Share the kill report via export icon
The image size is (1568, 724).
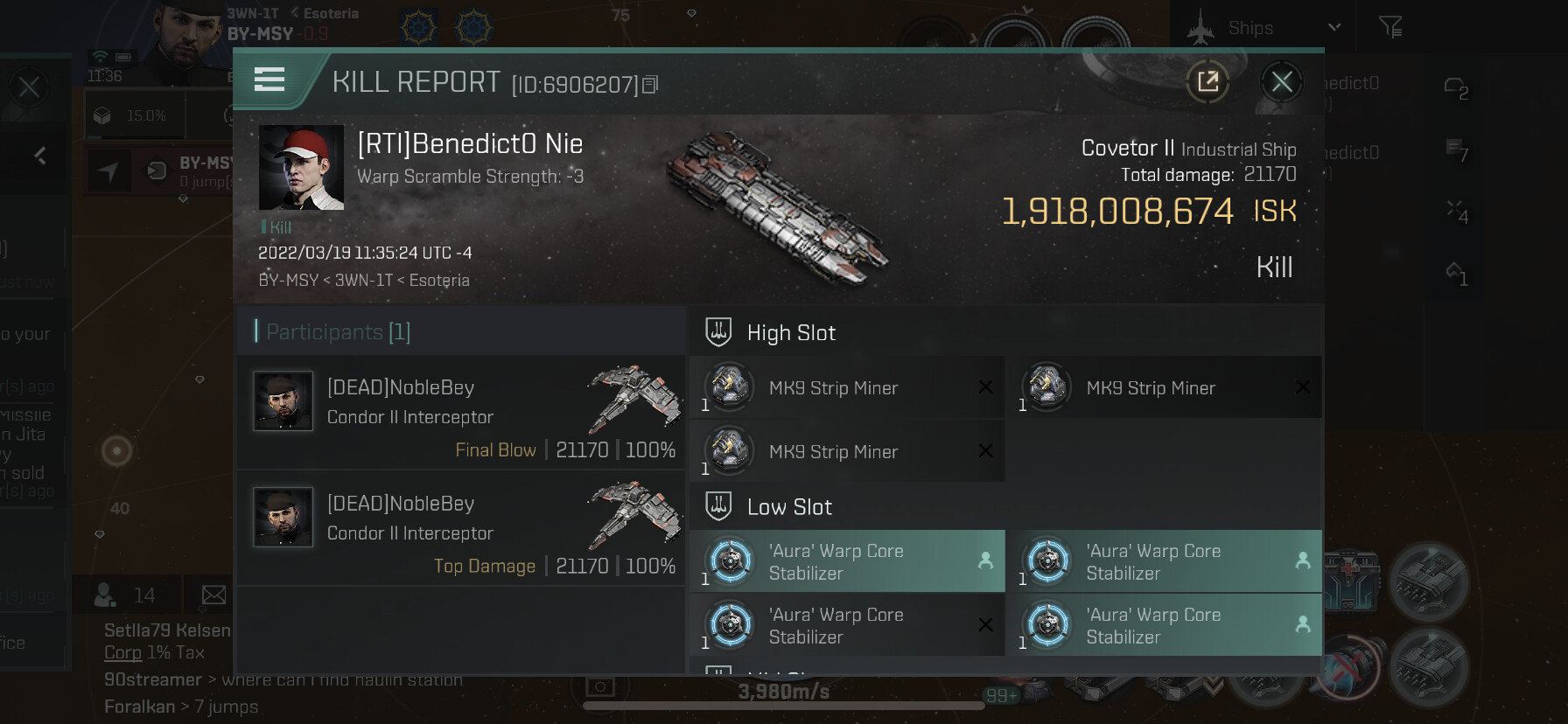click(1207, 82)
